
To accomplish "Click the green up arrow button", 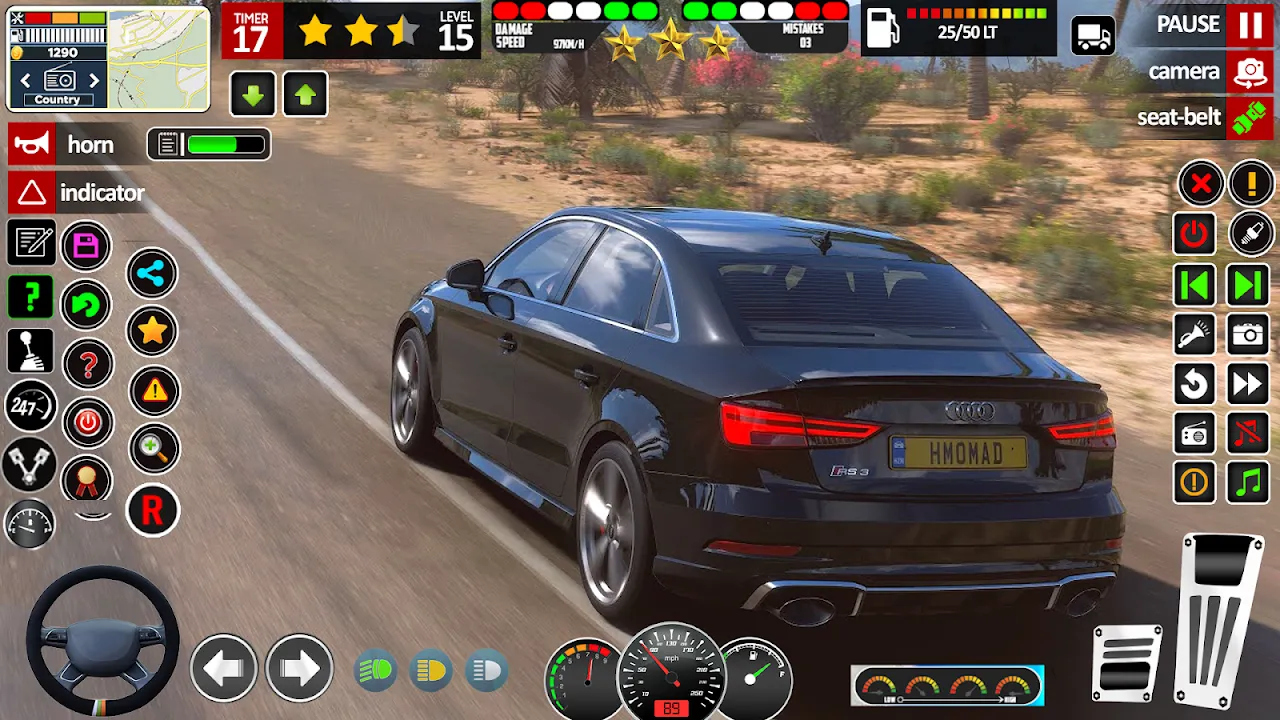I will 305,96.
